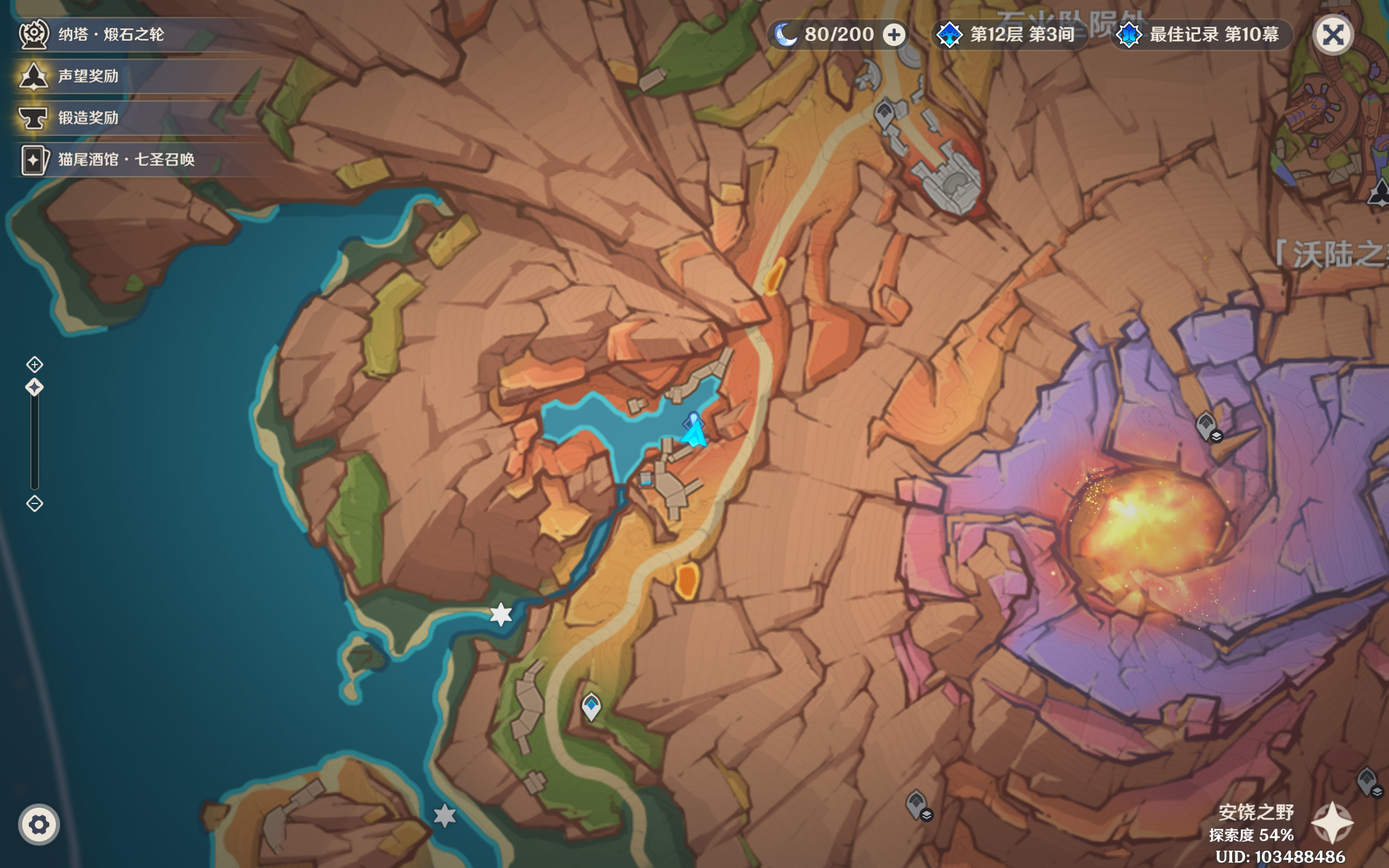Select the locked waypoint on purple terrain
The width and height of the screenshot is (1389, 868).
click(x=1206, y=426)
